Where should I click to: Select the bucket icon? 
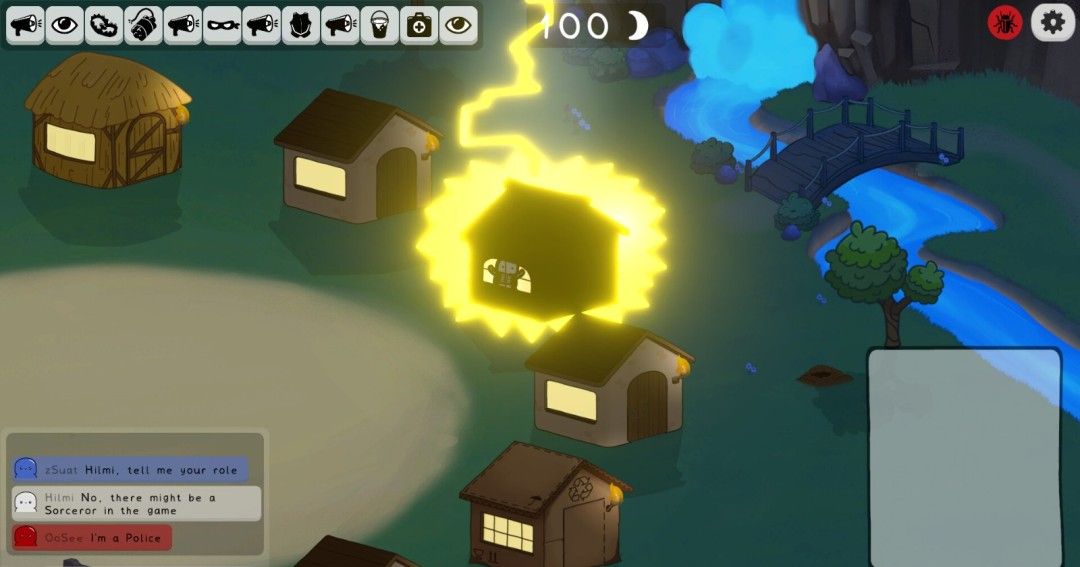[379, 25]
